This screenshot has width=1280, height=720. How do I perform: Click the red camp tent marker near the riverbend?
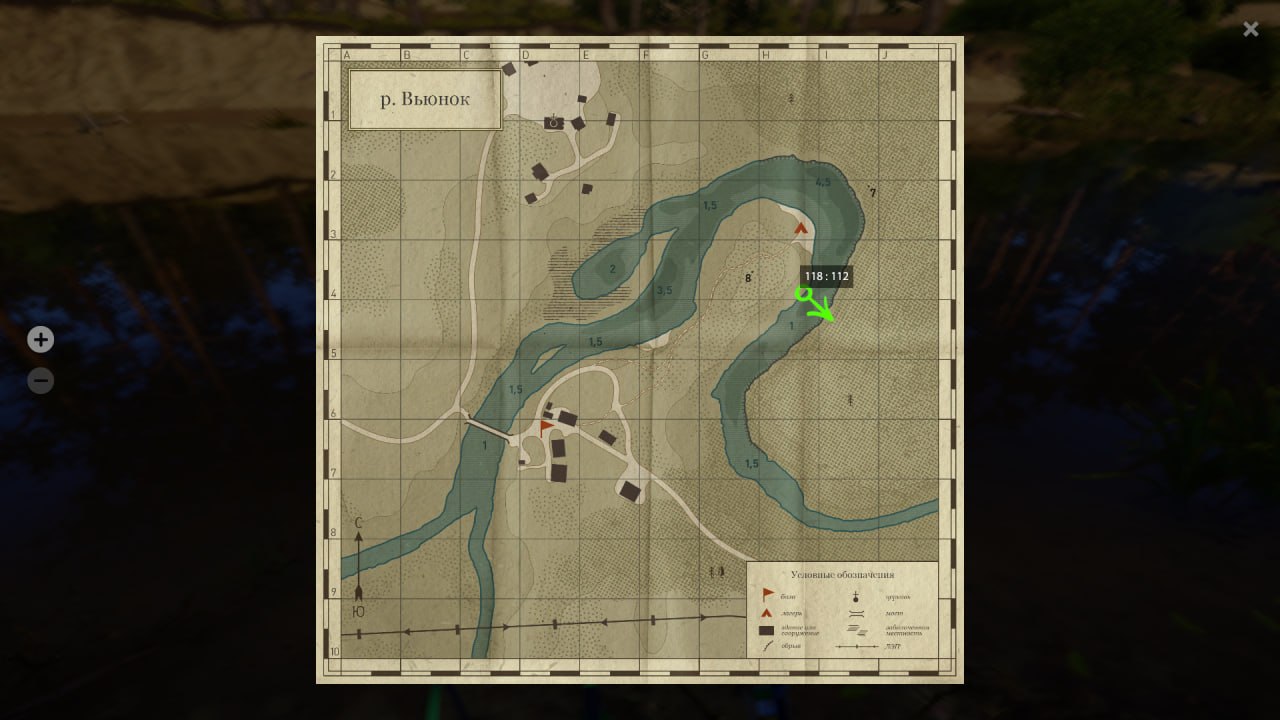(x=801, y=228)
